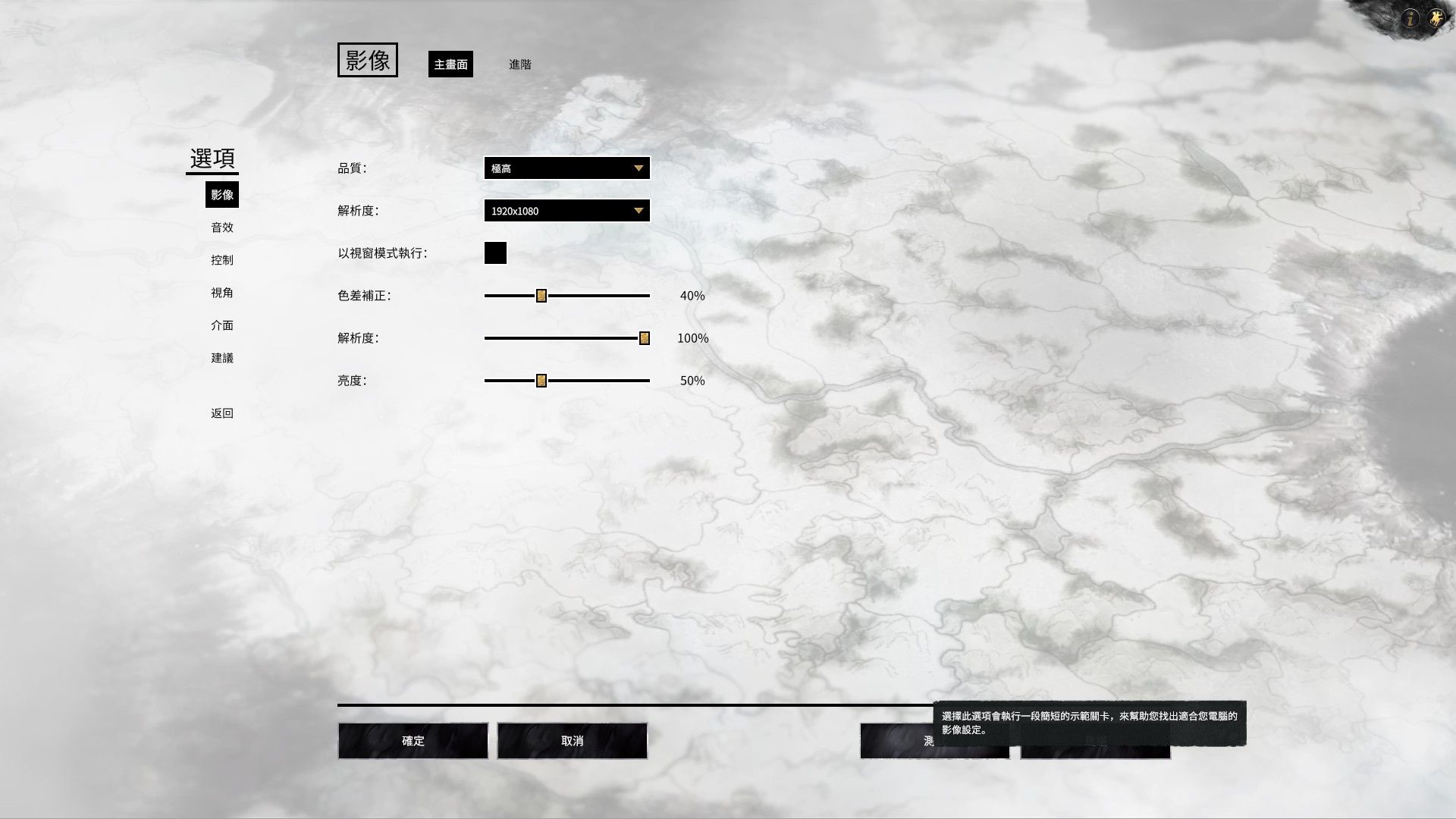Screen dimensions: 1456x819
Task: Open the 建議 suggestions entry
Action: click(222, 358)
